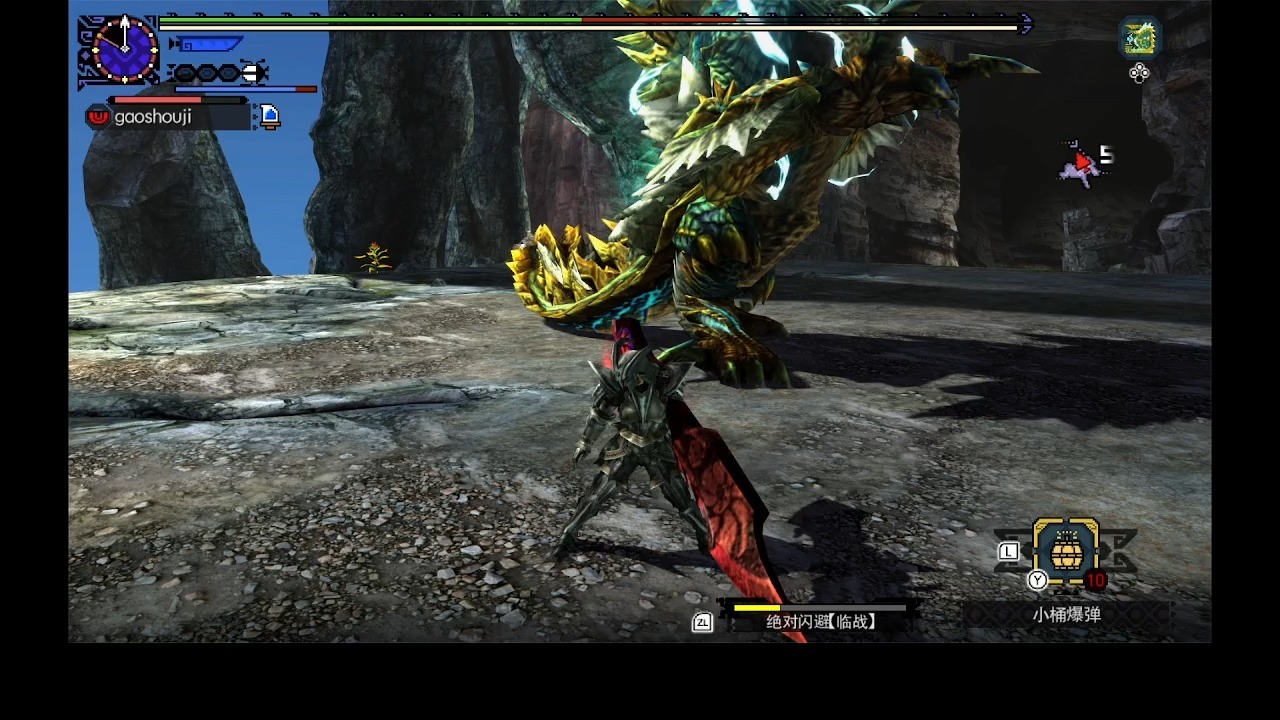The height and width of the screenshot is (720, 1280).
Task: Select the small barrel bomb item slot
Action: pyautogui.click(x=1065, y=551)
